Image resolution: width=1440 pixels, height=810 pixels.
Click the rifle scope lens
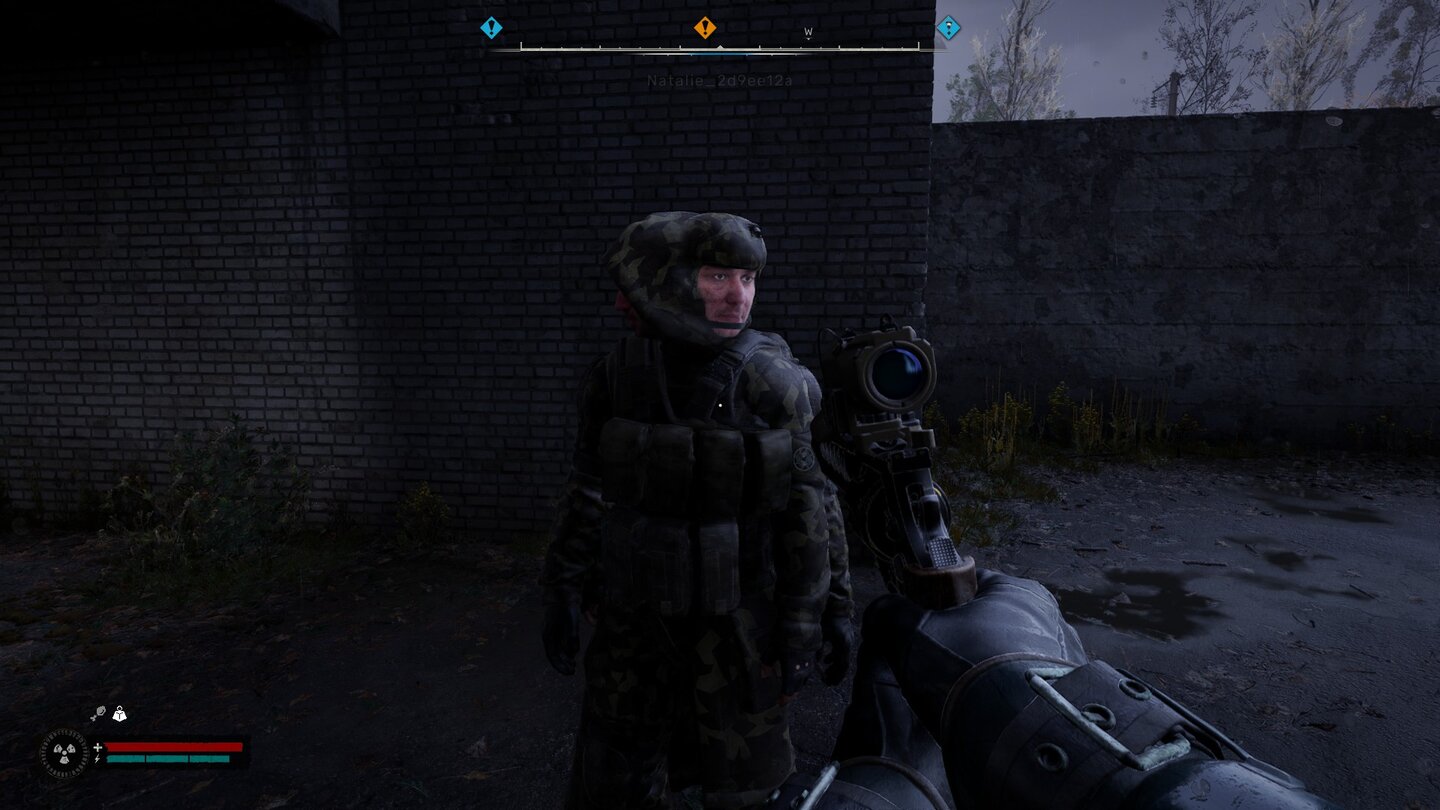(x=897, y=376)
